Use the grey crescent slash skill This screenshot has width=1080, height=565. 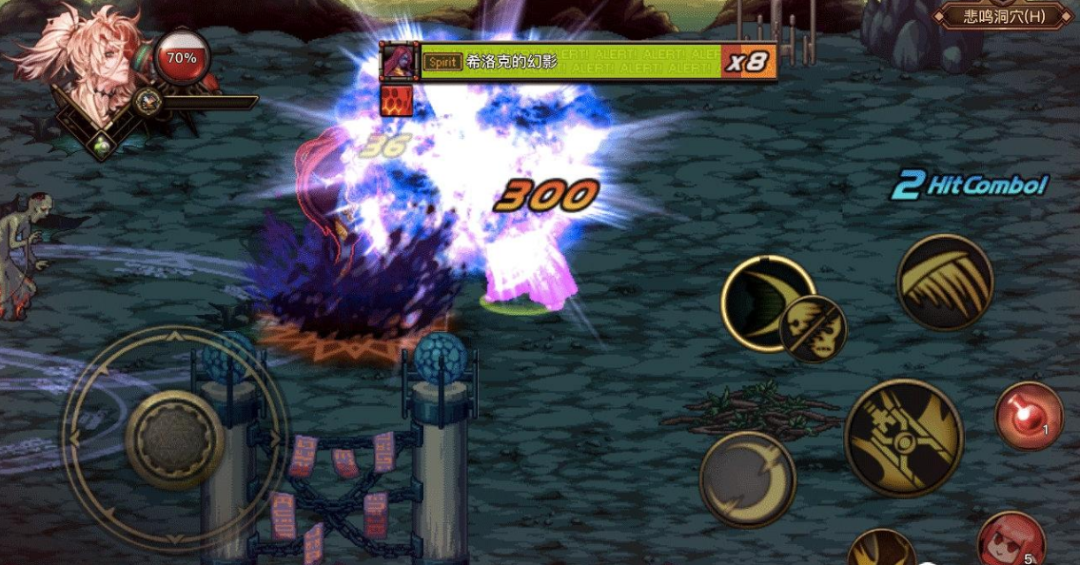coord(747,478)
